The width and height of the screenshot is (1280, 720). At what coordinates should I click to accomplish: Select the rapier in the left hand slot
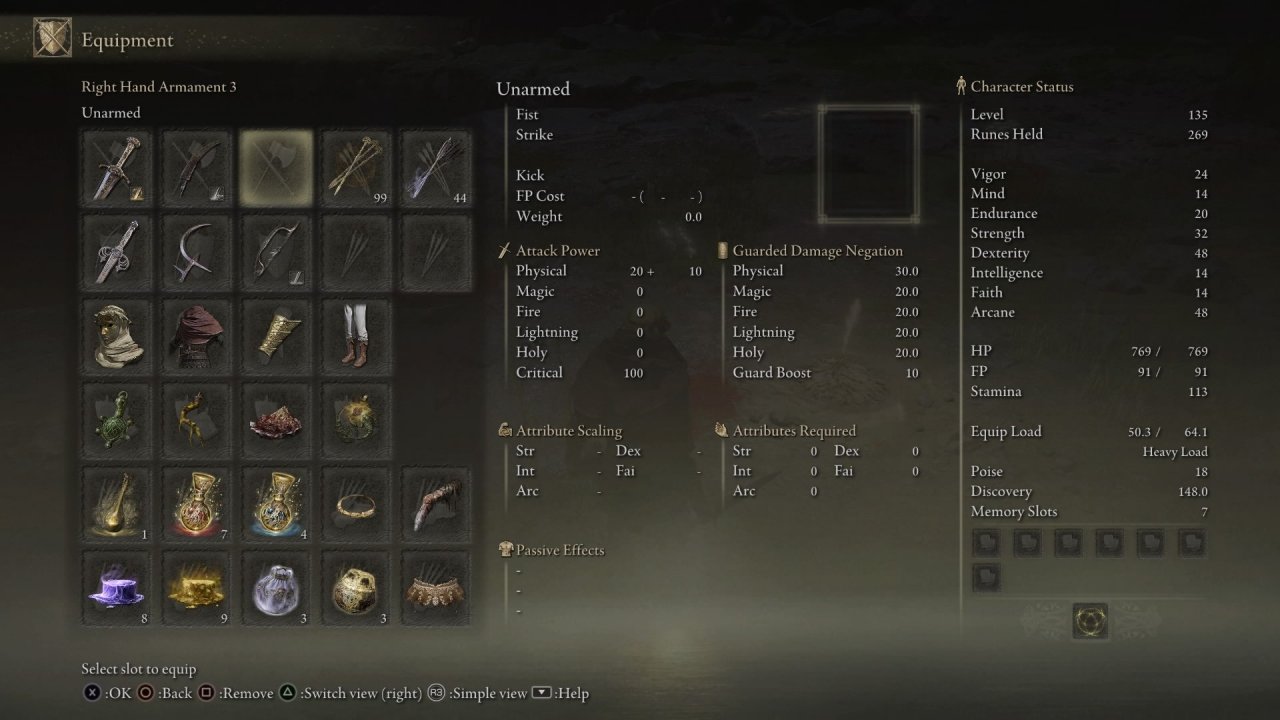[117, 253]
